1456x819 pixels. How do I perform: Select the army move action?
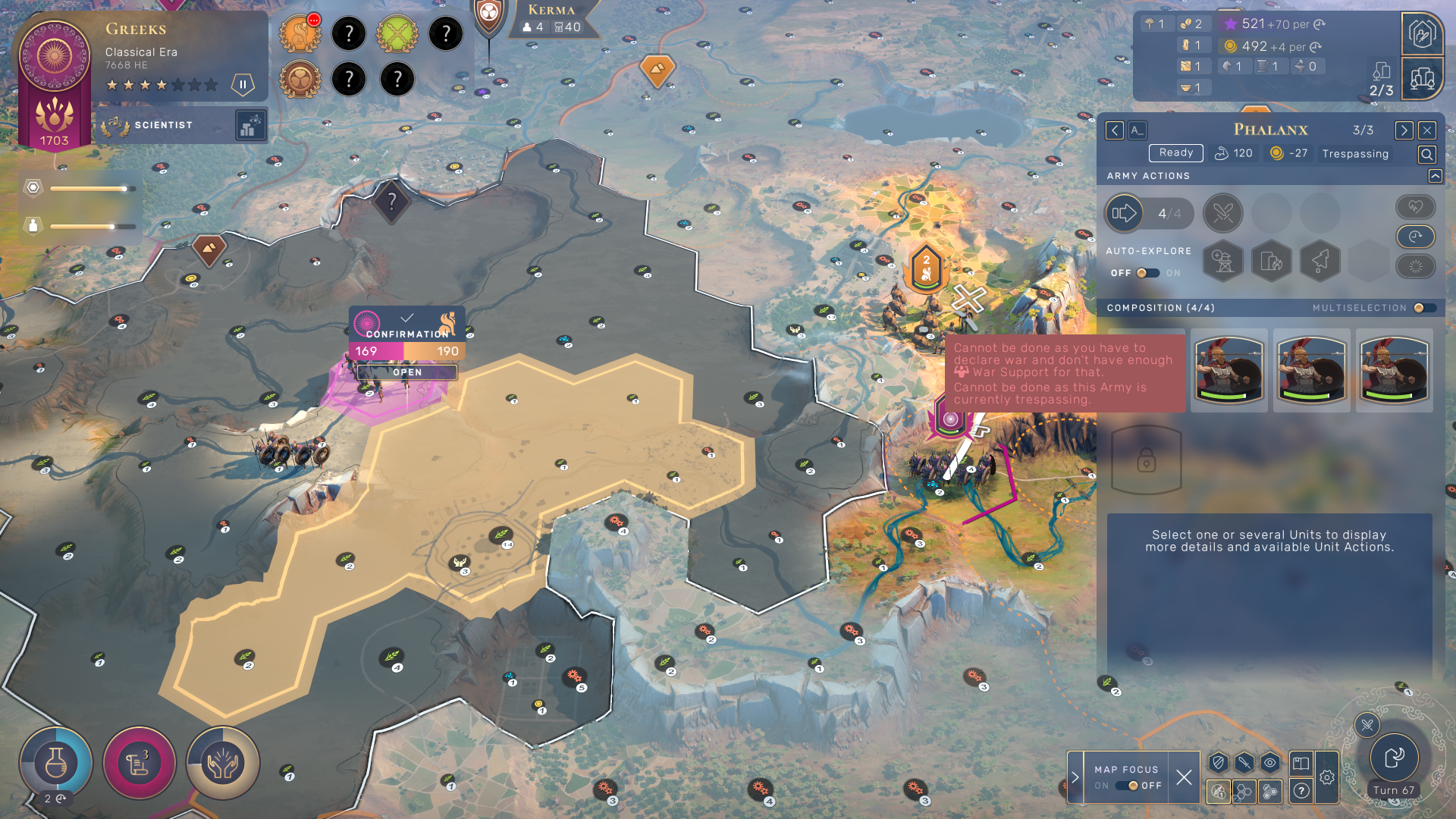[x=1124, y=214]
